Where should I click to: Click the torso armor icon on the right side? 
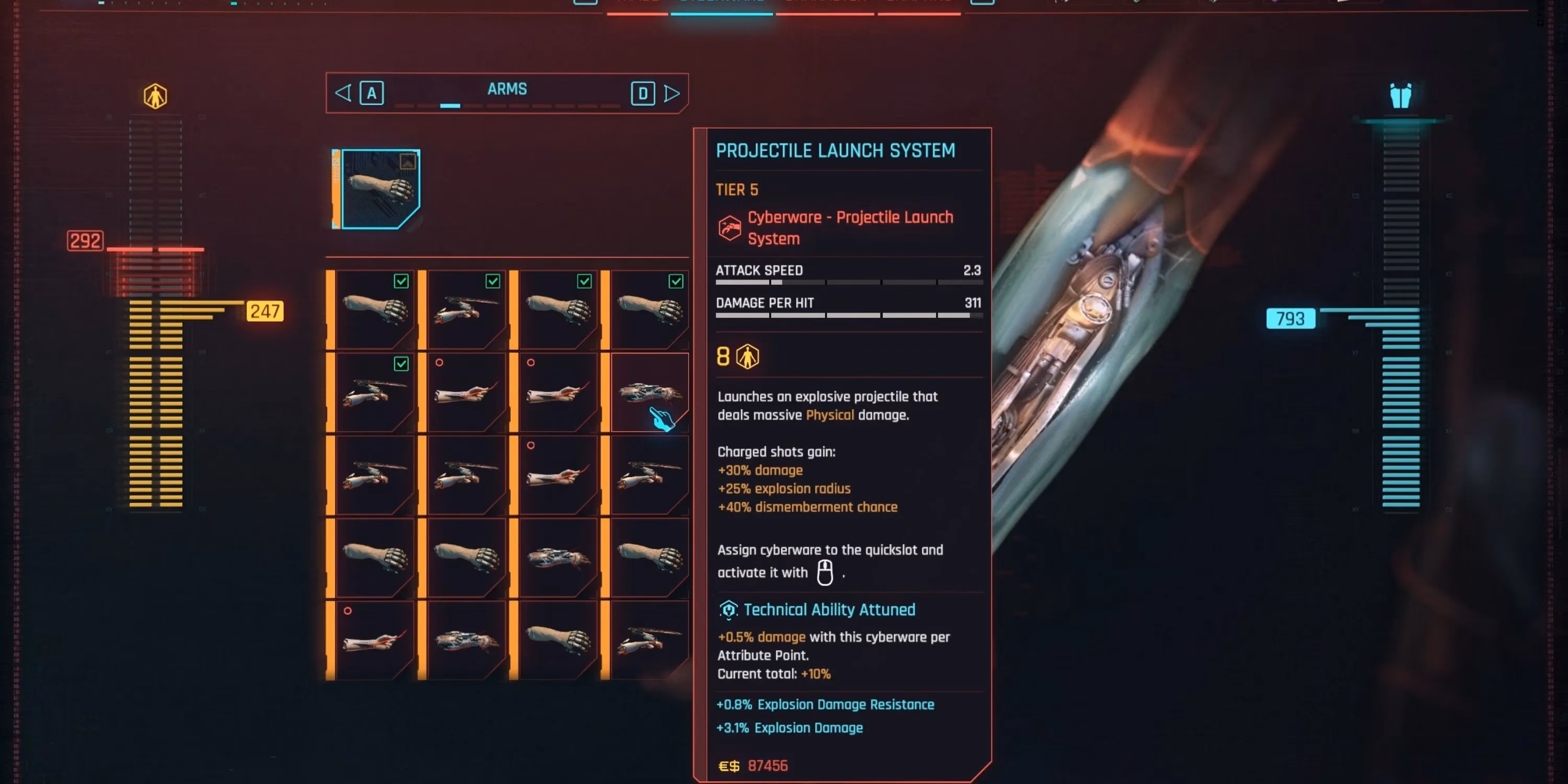(x=1401, y=96)
